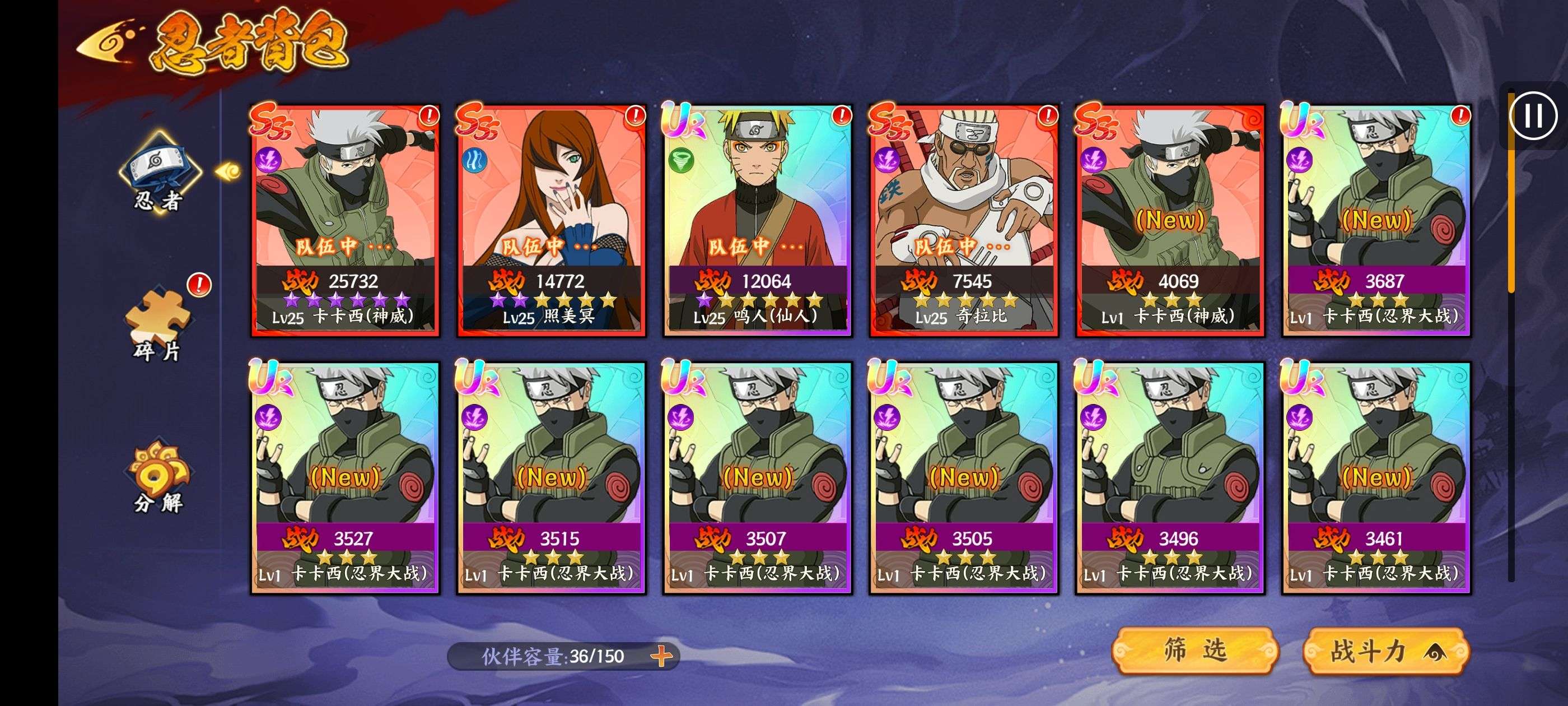Pick the 奇拉比 ninja card
Screen dimensions: 1568x706
pyautogui.click(x=964, y=220)
